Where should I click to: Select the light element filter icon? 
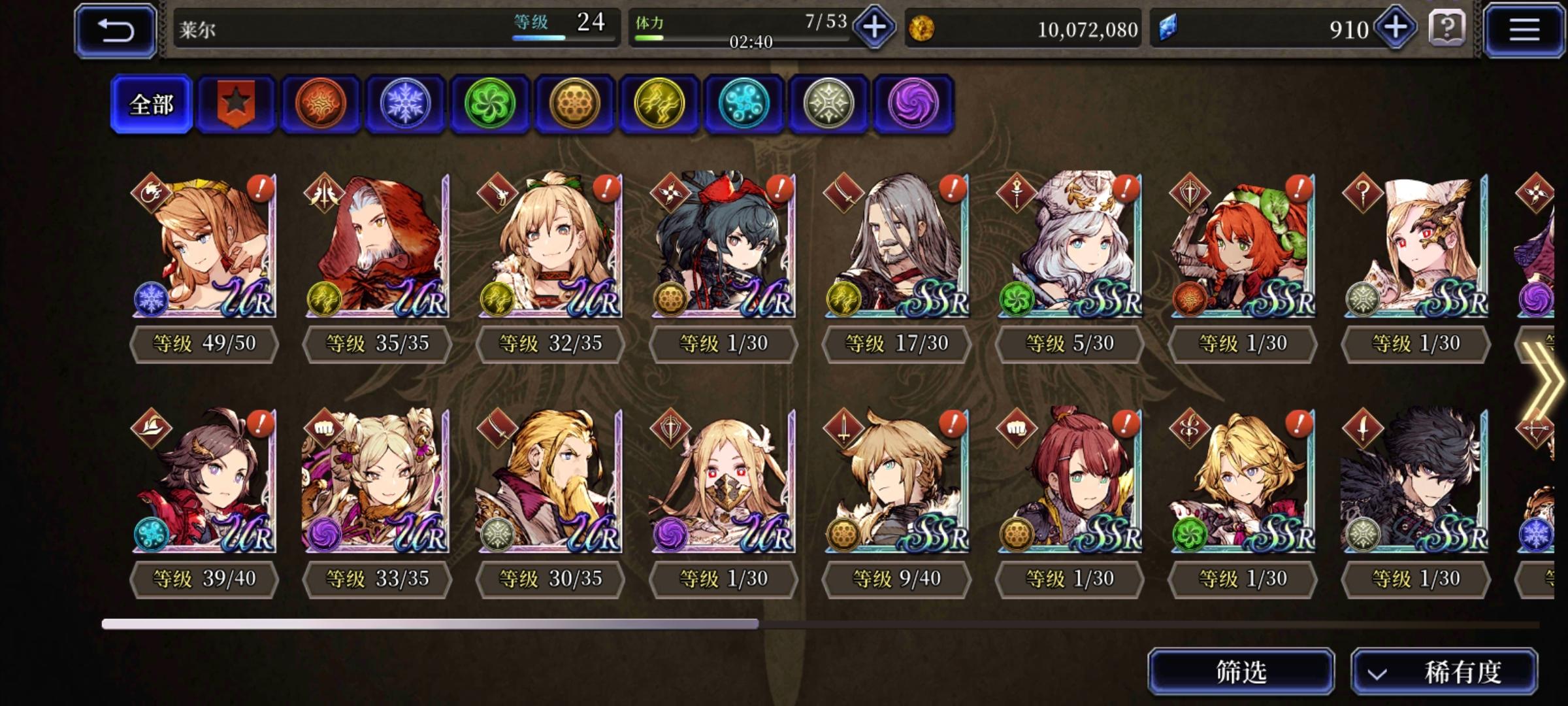pos(826,105)
